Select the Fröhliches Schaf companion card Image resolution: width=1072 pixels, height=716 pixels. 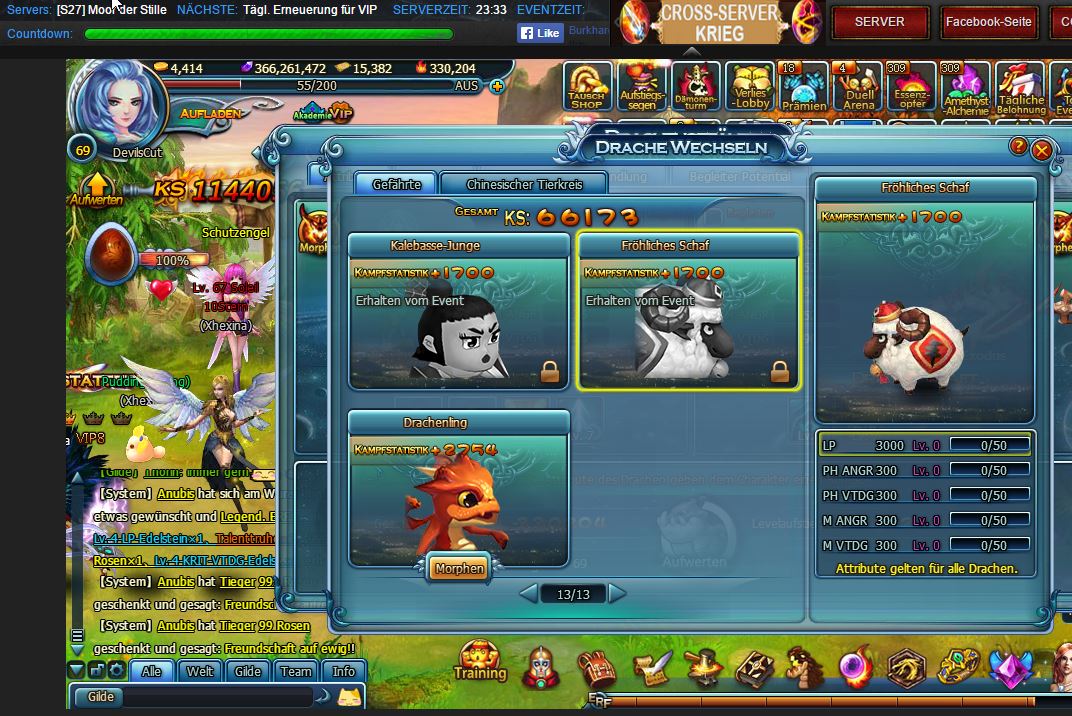pyautogui.click(x=689, y=312)
